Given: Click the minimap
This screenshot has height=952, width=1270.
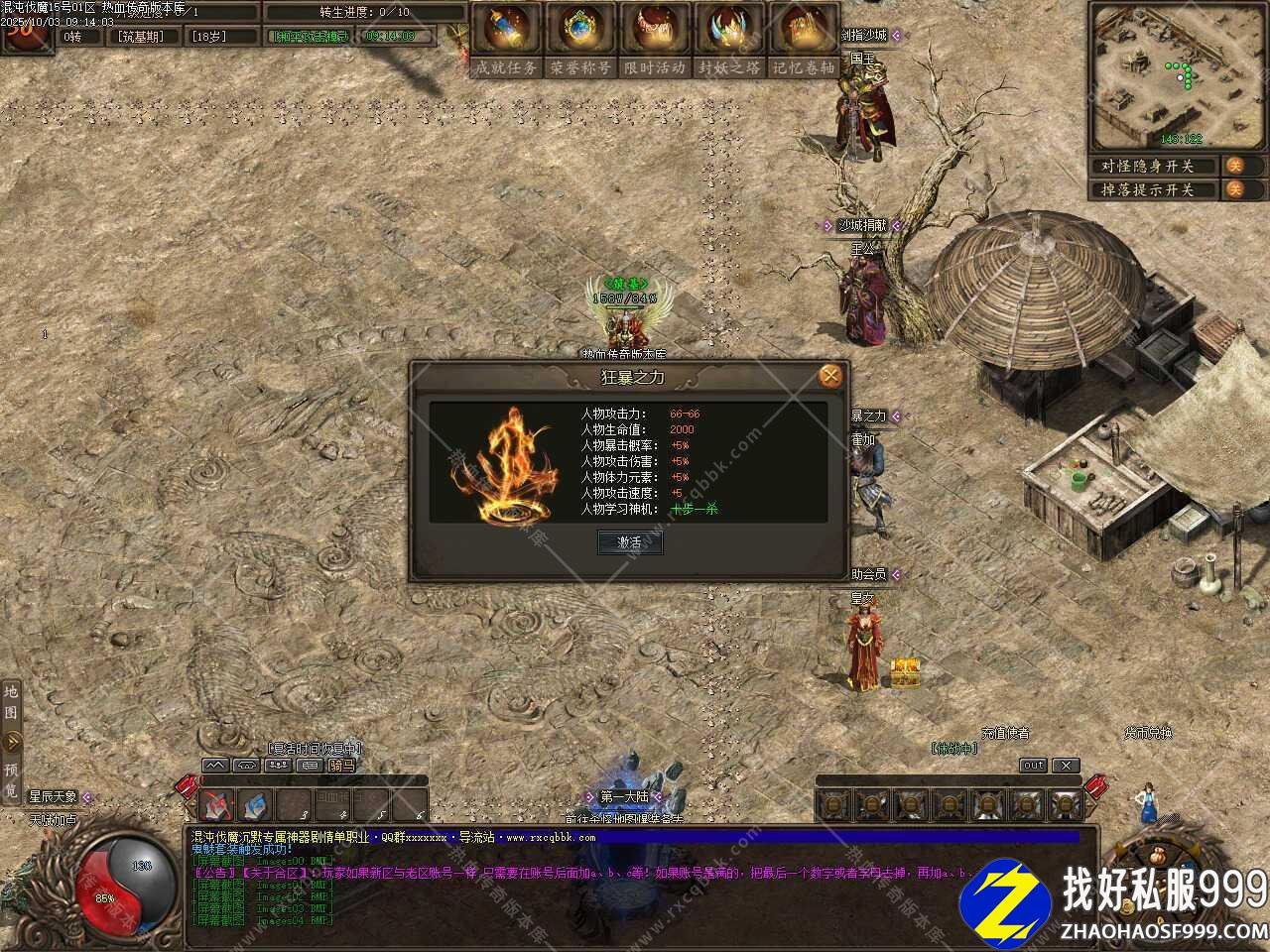Looking at the screenshot, I should coord(1176,74).
